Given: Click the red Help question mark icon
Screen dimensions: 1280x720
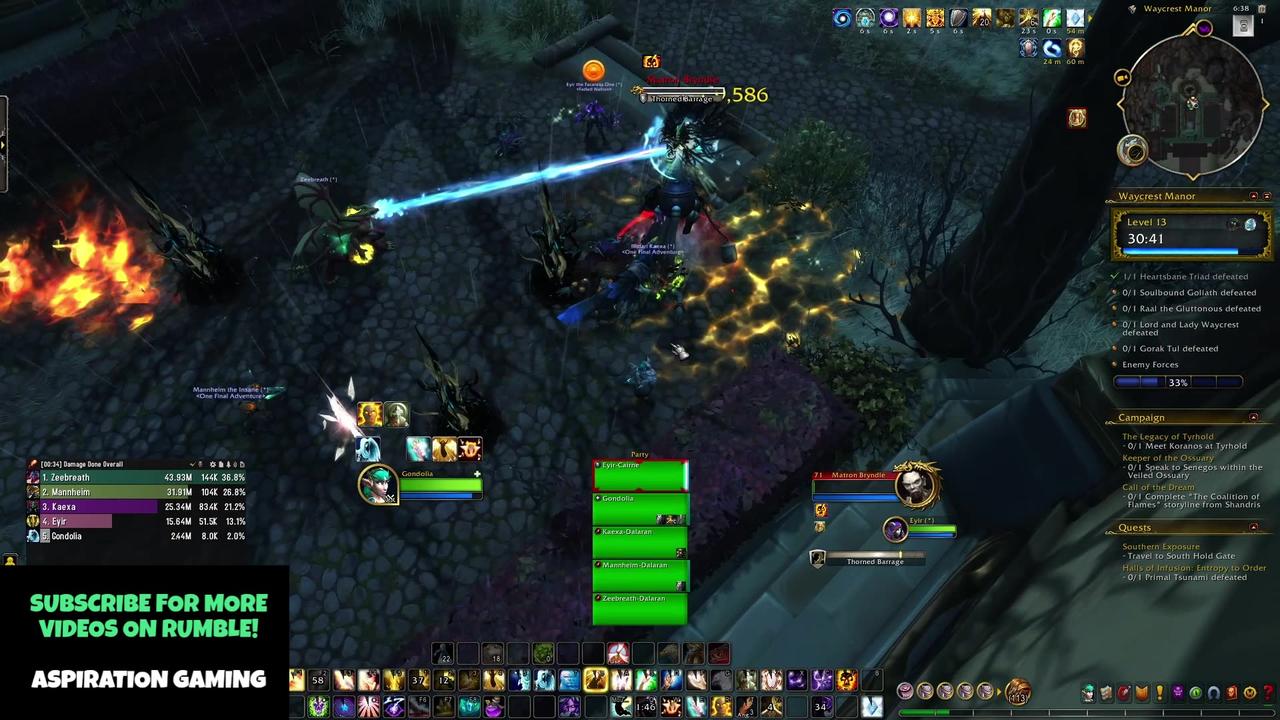Looking at the screenshot, I should tap(1269, 691).
